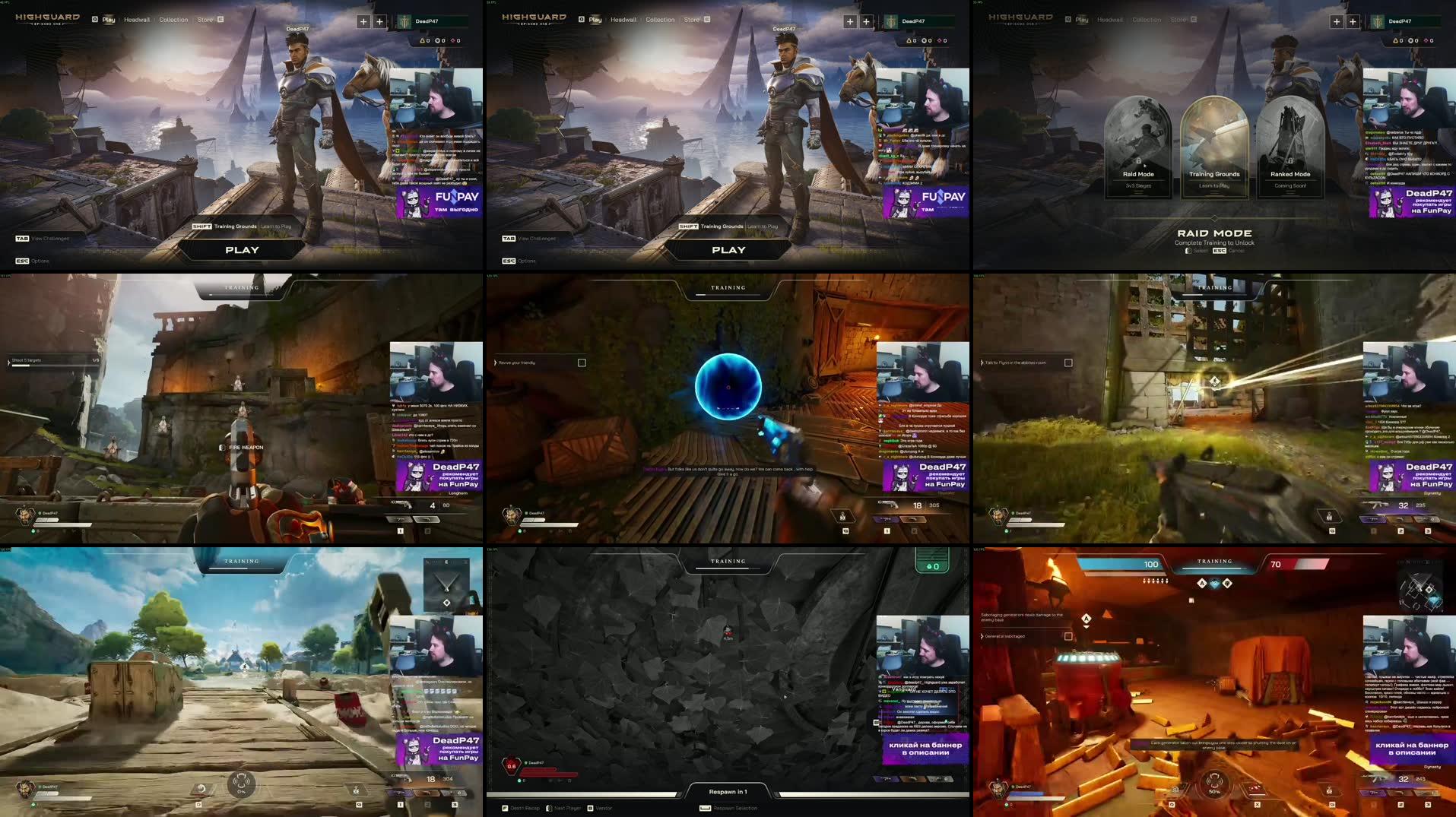Open the Collection menu
This screenshot has width=1456, height=817.
(173, 20)
